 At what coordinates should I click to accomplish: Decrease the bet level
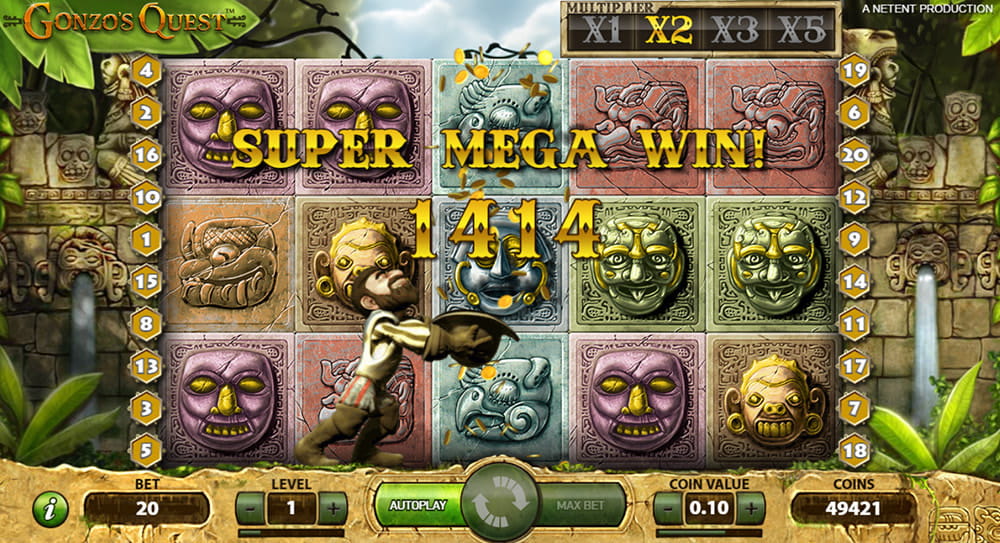pos(248,507)
